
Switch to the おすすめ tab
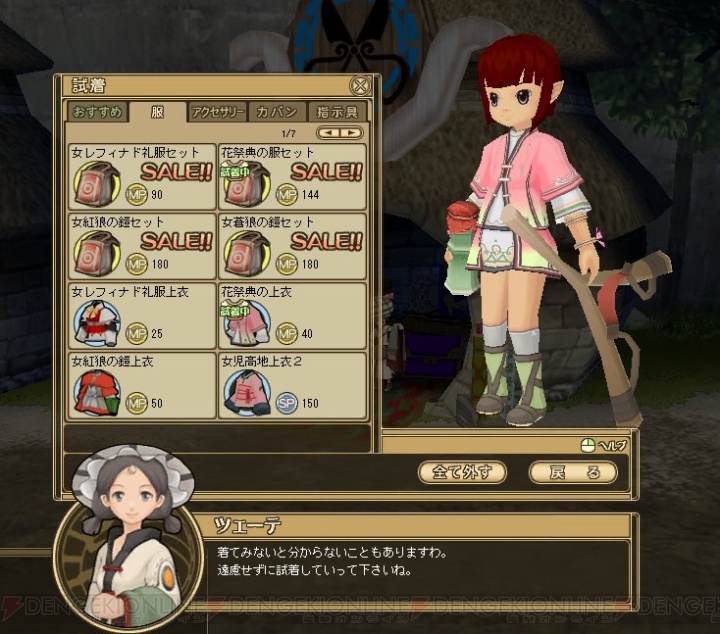(x=96, y=111)
